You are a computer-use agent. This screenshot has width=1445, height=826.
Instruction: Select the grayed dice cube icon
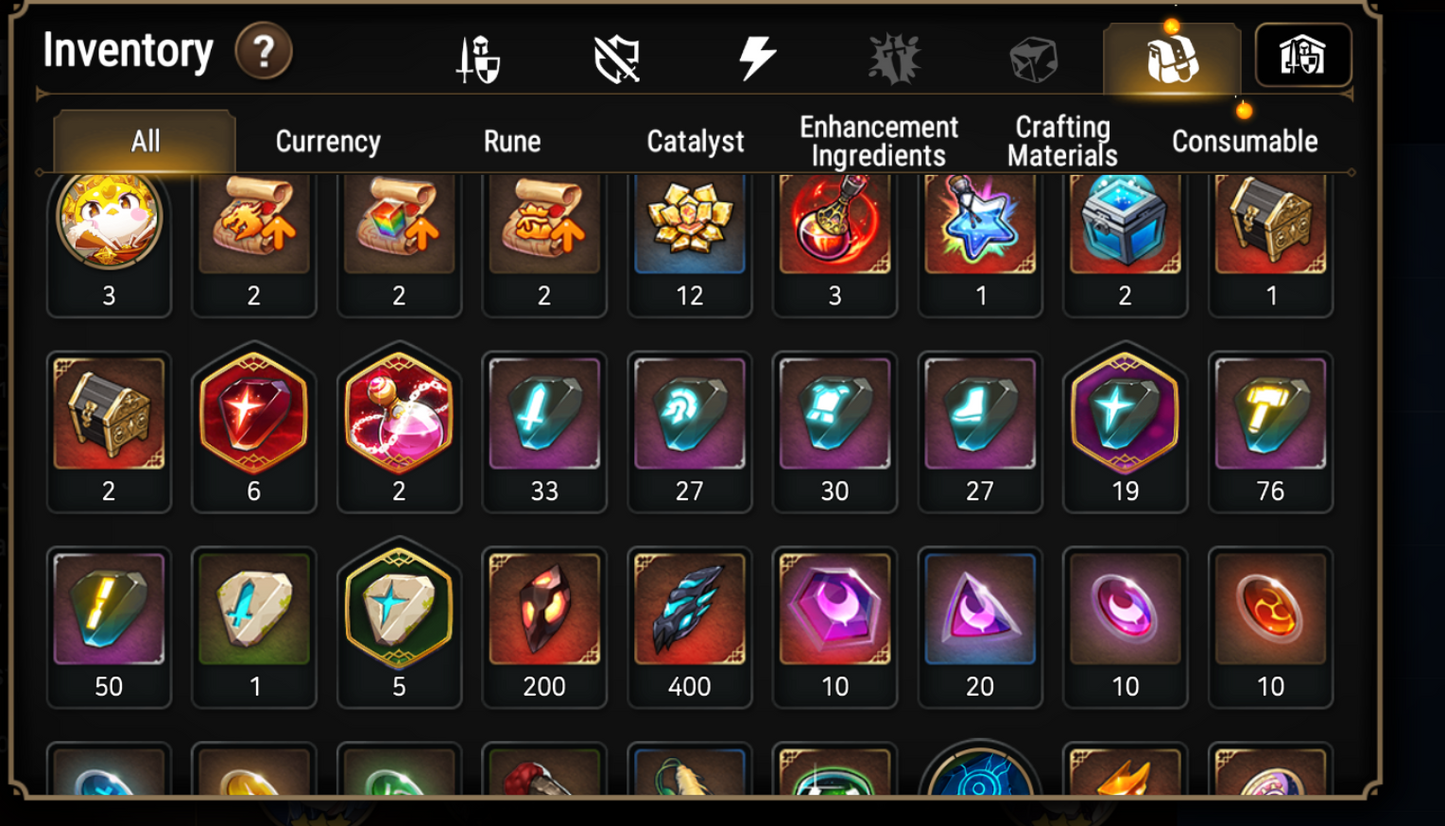[x=1034, y=58]
